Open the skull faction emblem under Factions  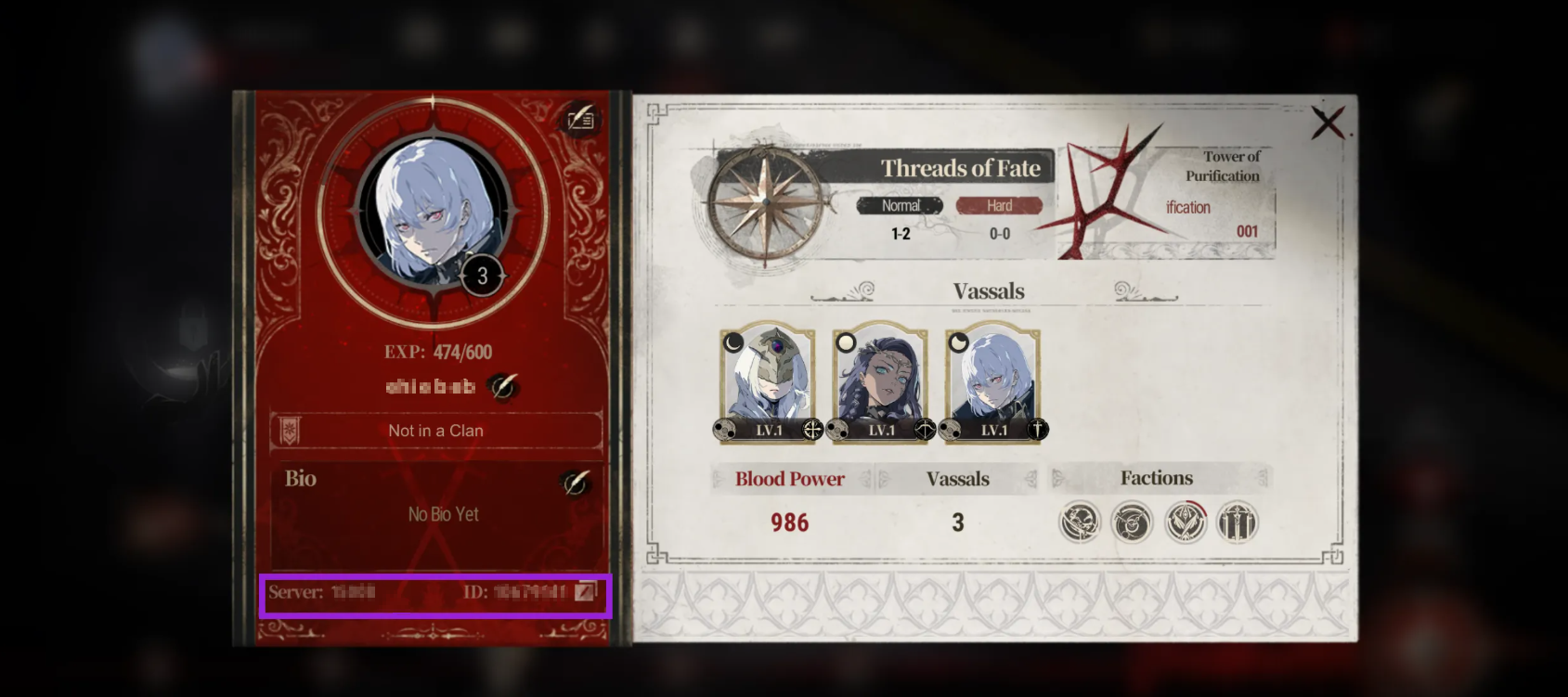[1081, 522]
